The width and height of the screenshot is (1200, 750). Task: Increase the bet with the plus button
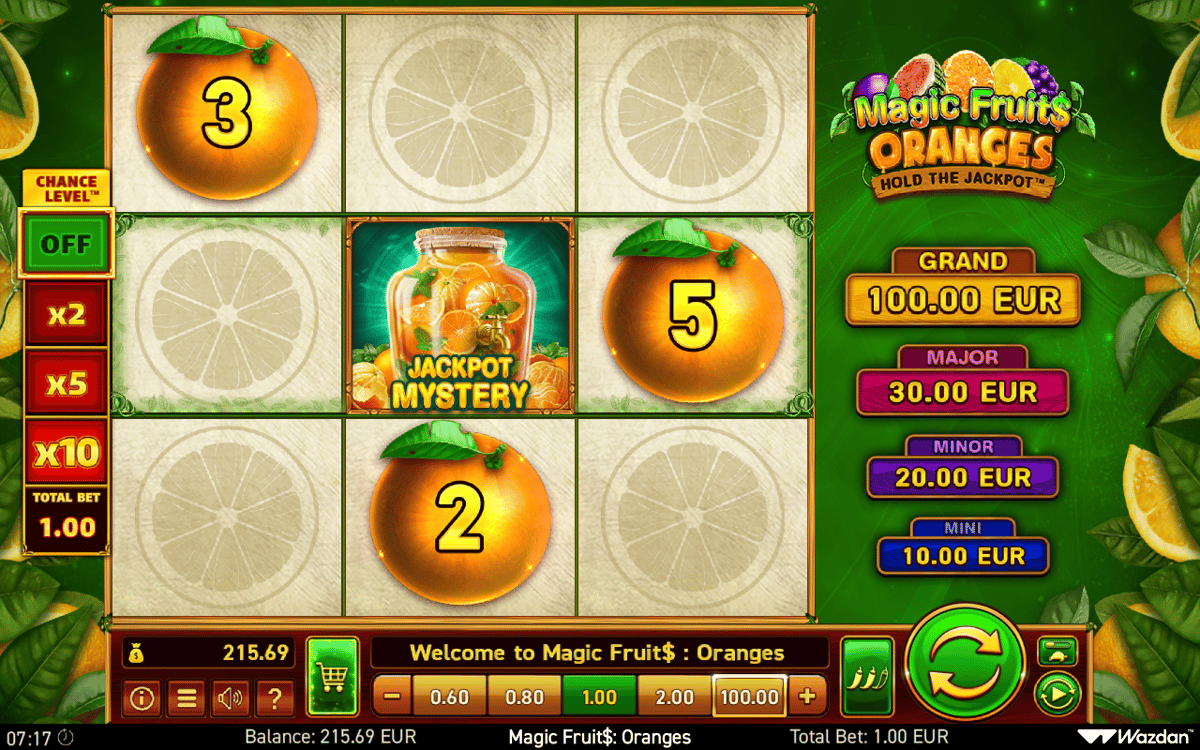(x=807, y=697)
